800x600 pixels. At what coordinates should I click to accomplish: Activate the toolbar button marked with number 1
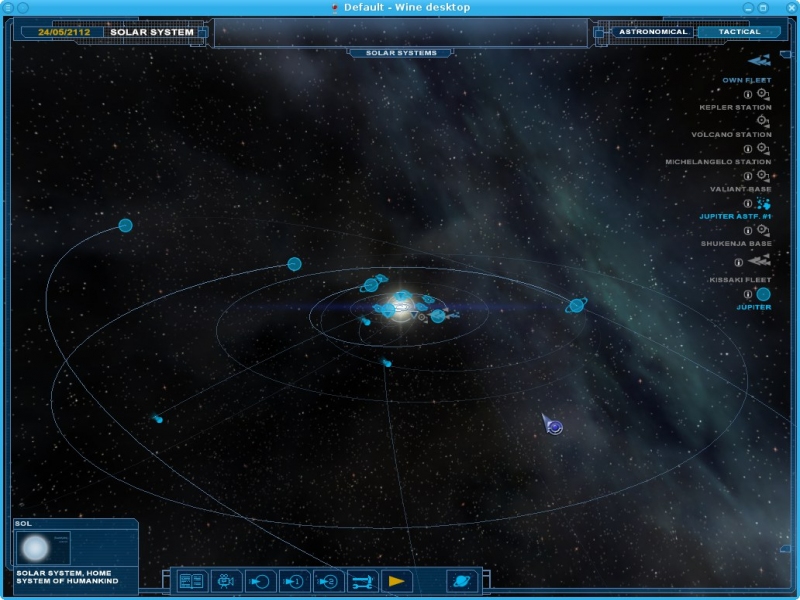pyautogui.click(x=294, y=580)
